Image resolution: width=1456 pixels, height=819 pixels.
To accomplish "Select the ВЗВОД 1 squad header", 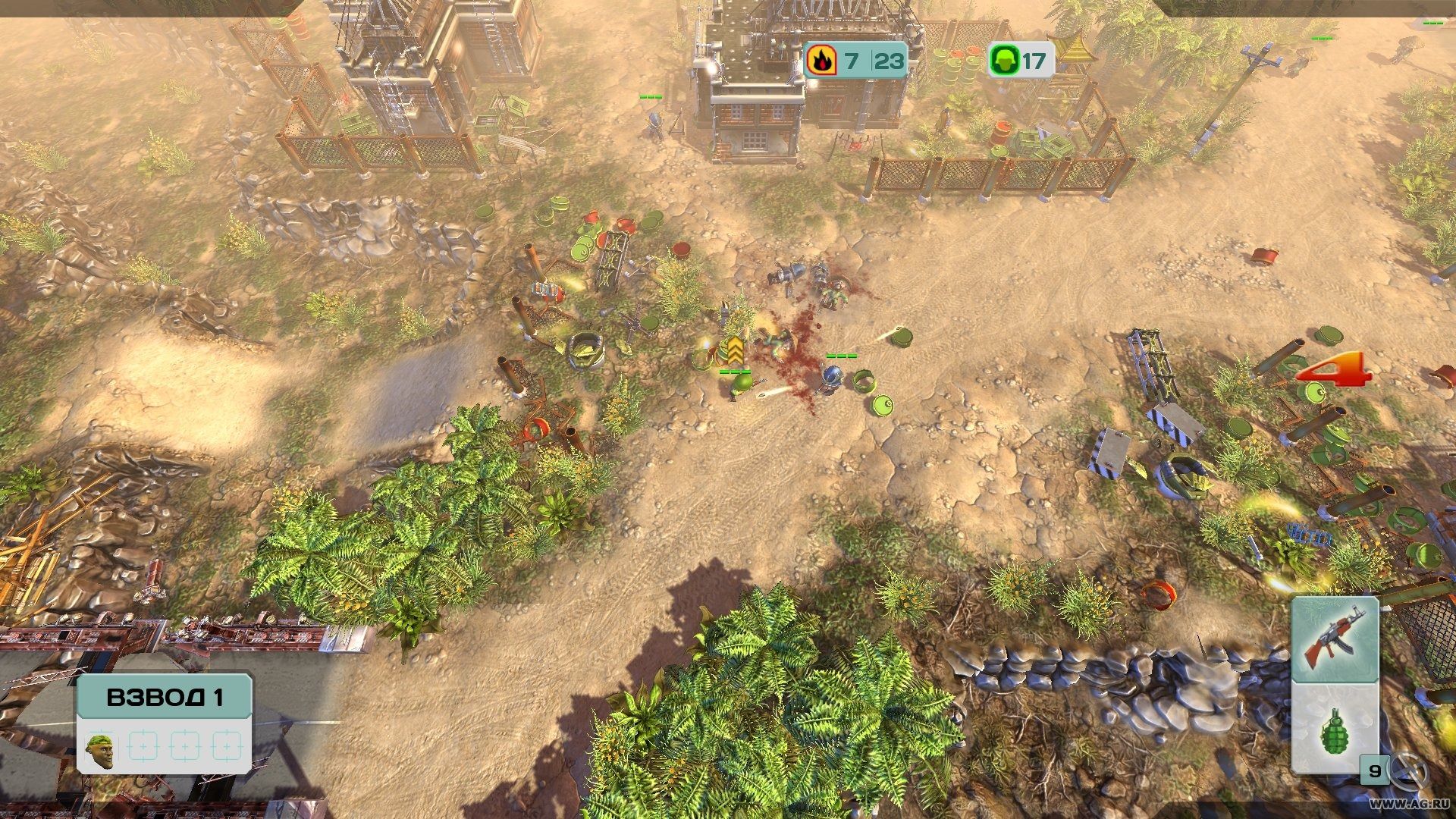I will click(x=165, y=697).
